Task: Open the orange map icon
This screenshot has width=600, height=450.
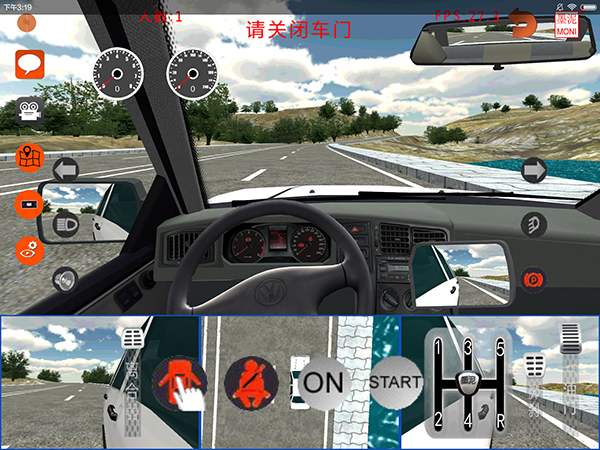Action: point(30,157)
